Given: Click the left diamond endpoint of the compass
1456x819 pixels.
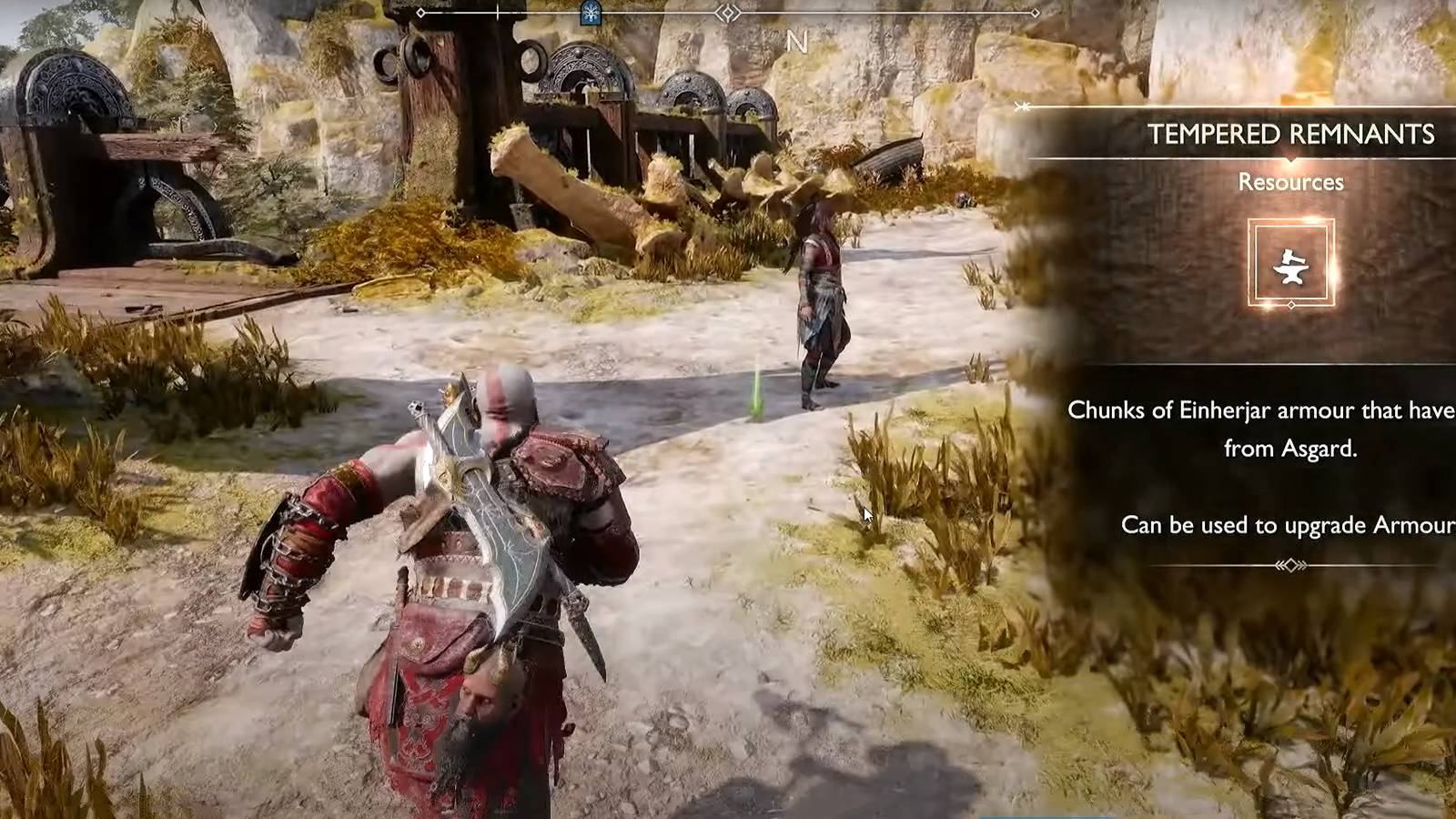Looking at the screenshot, I should tap(420, 14).
